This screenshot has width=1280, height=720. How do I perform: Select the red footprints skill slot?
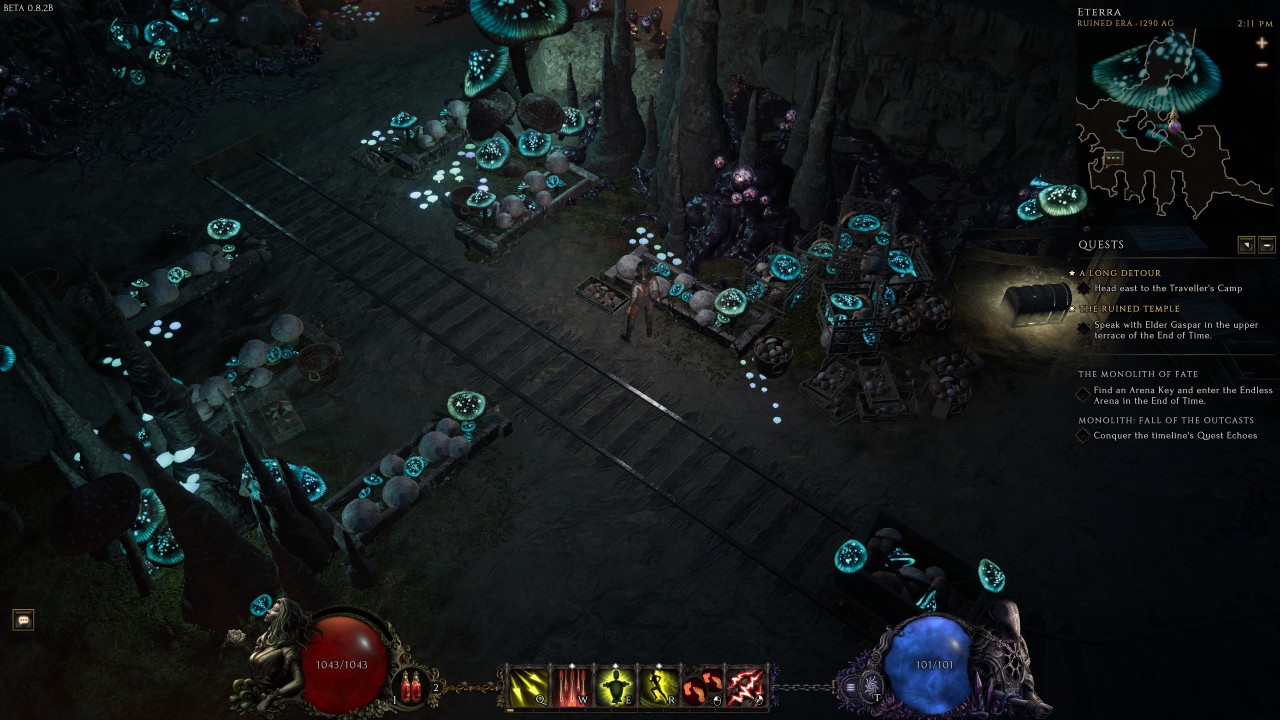(703, 686)
